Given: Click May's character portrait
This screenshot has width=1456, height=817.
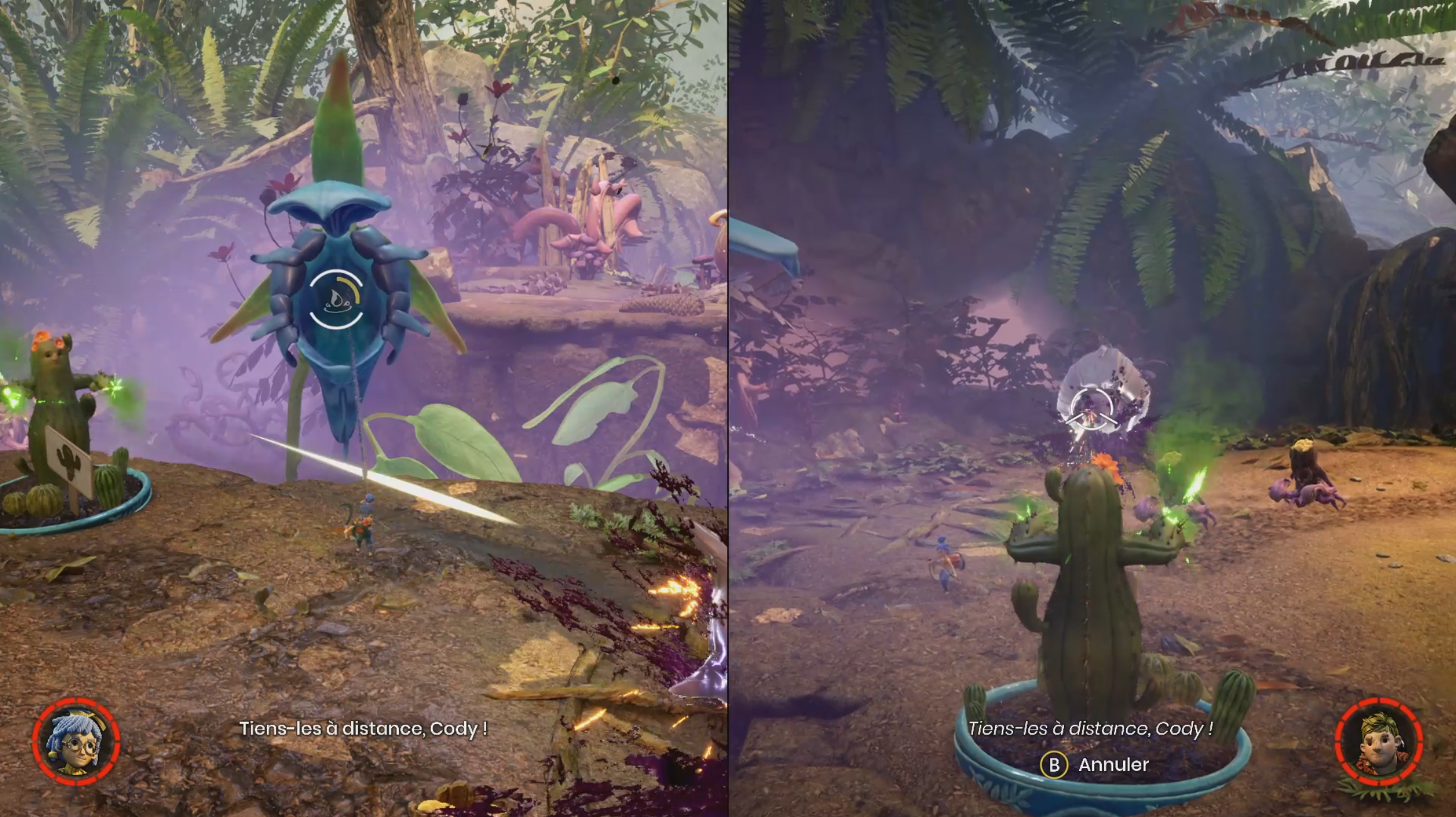Looking at the screenshot, I should pos(77,742).
